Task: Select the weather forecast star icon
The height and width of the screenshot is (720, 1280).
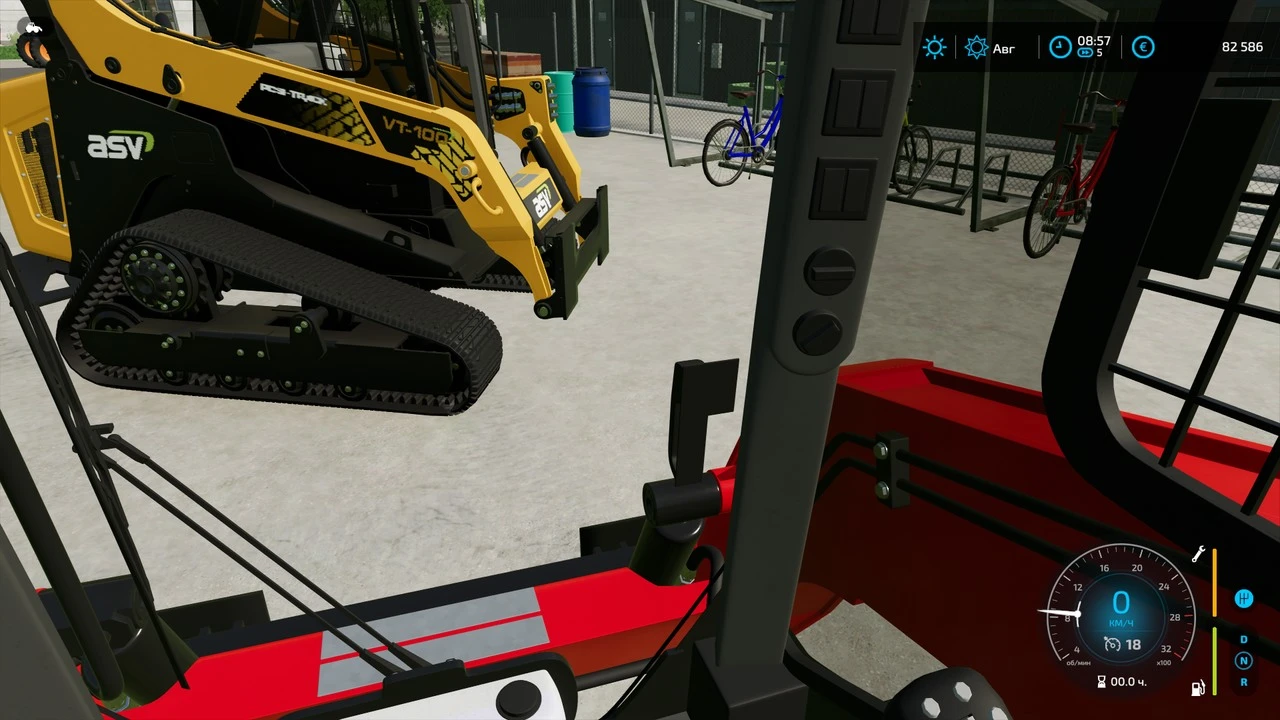Action: pos(976,47)
